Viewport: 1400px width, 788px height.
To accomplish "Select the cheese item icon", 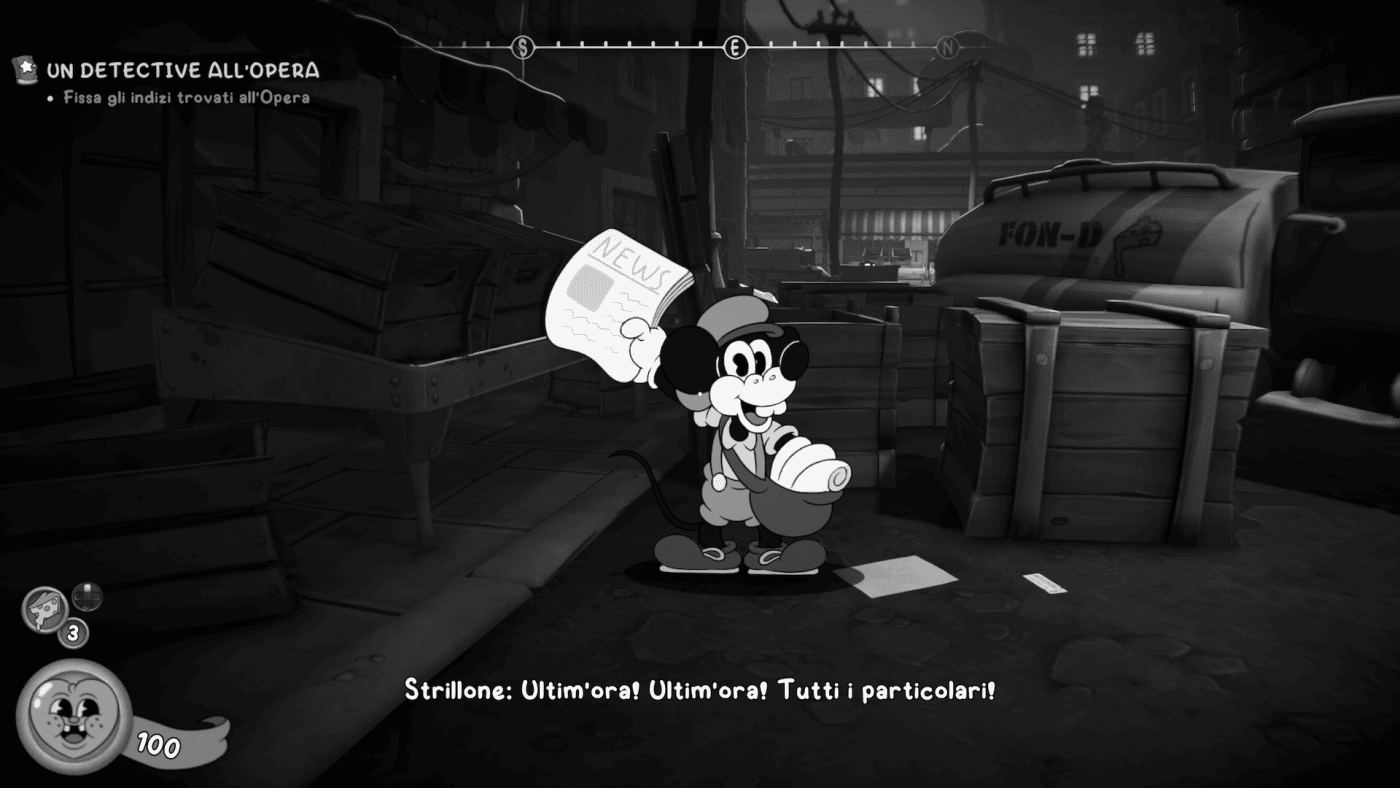I will click(45, 609).
